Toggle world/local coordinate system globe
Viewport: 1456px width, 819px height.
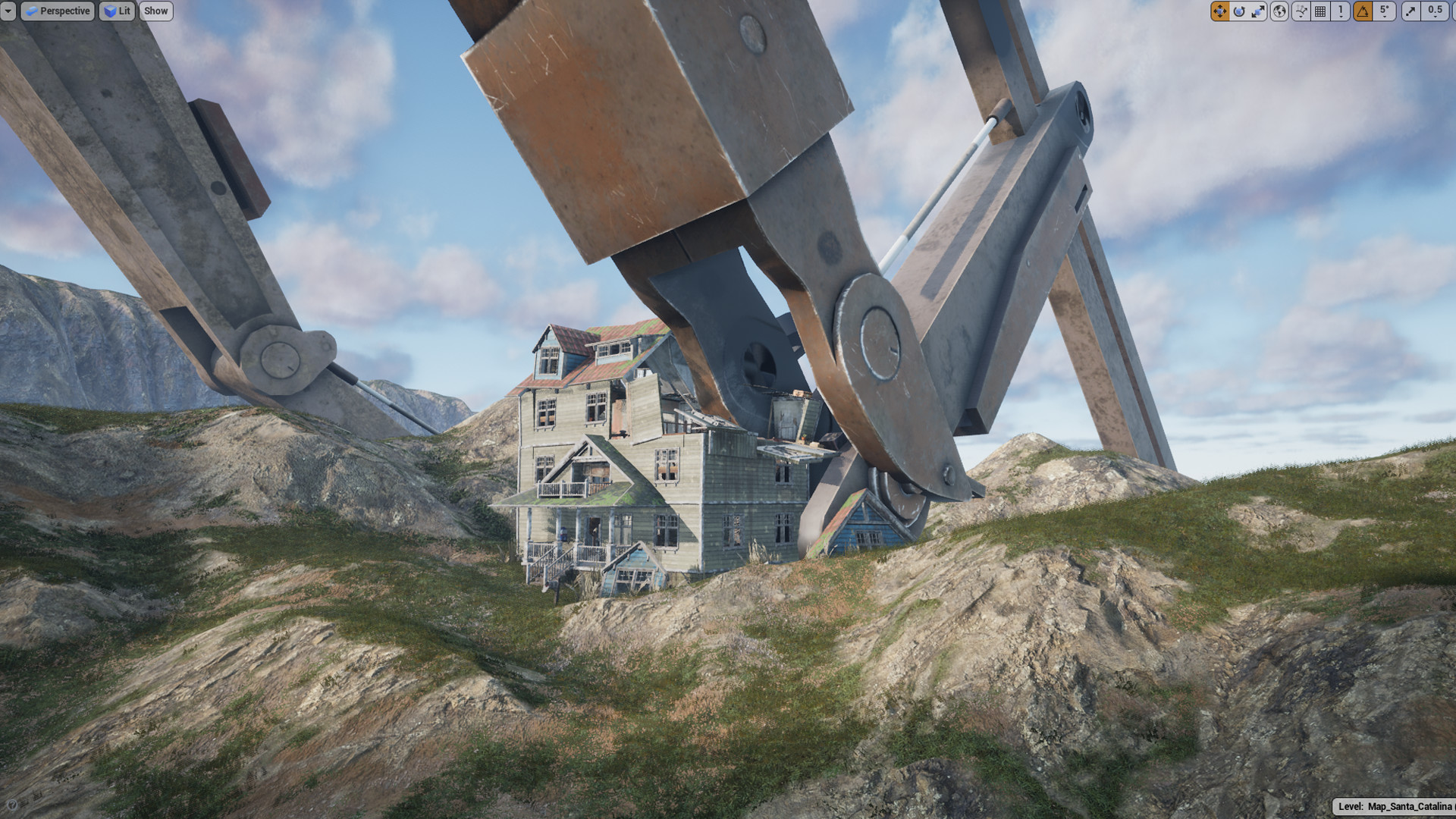click(1278, 11)
